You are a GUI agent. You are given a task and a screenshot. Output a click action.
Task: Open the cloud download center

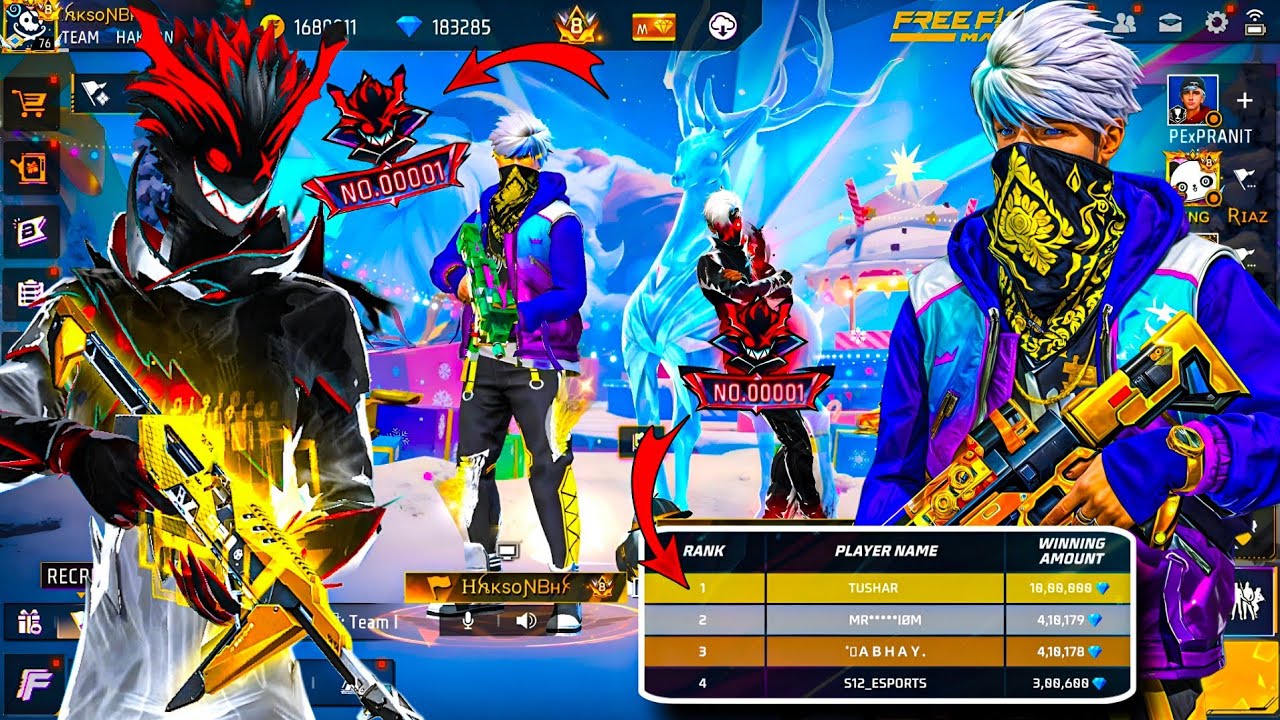tap(723, 27)
